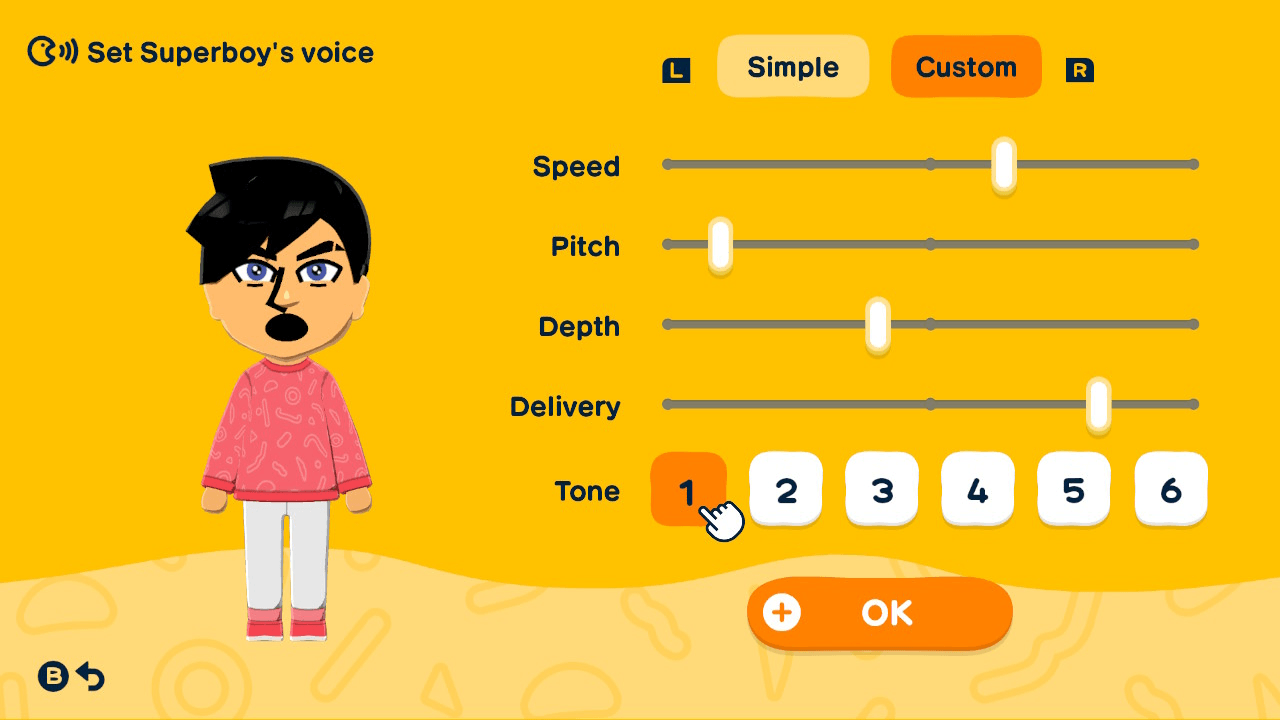Click the Speed slider handle

[x=1001, y=164]
